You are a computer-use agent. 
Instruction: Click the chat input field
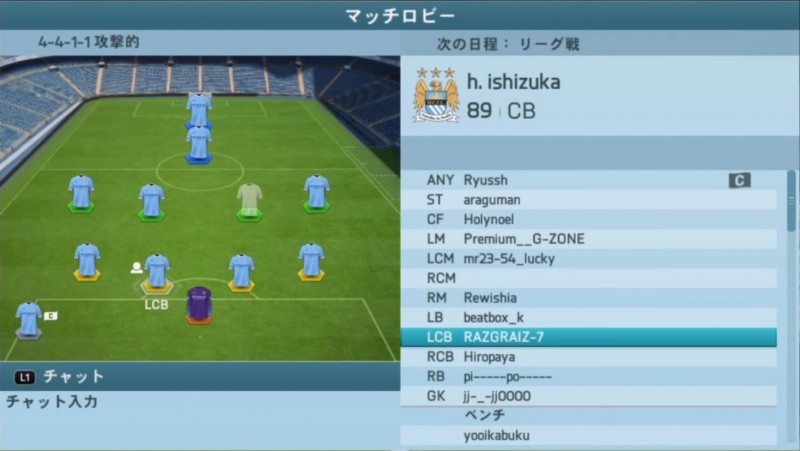[200, 402]
